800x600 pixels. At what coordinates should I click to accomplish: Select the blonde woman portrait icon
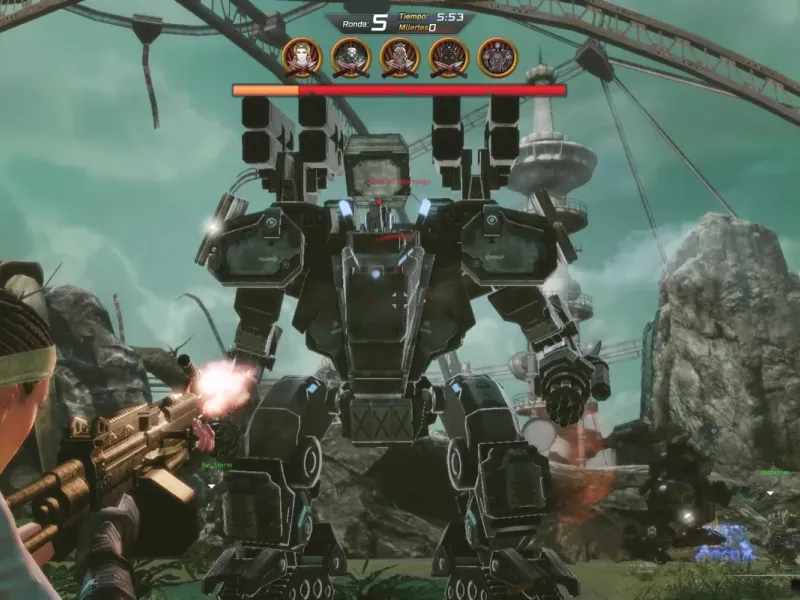pos(301,57)
